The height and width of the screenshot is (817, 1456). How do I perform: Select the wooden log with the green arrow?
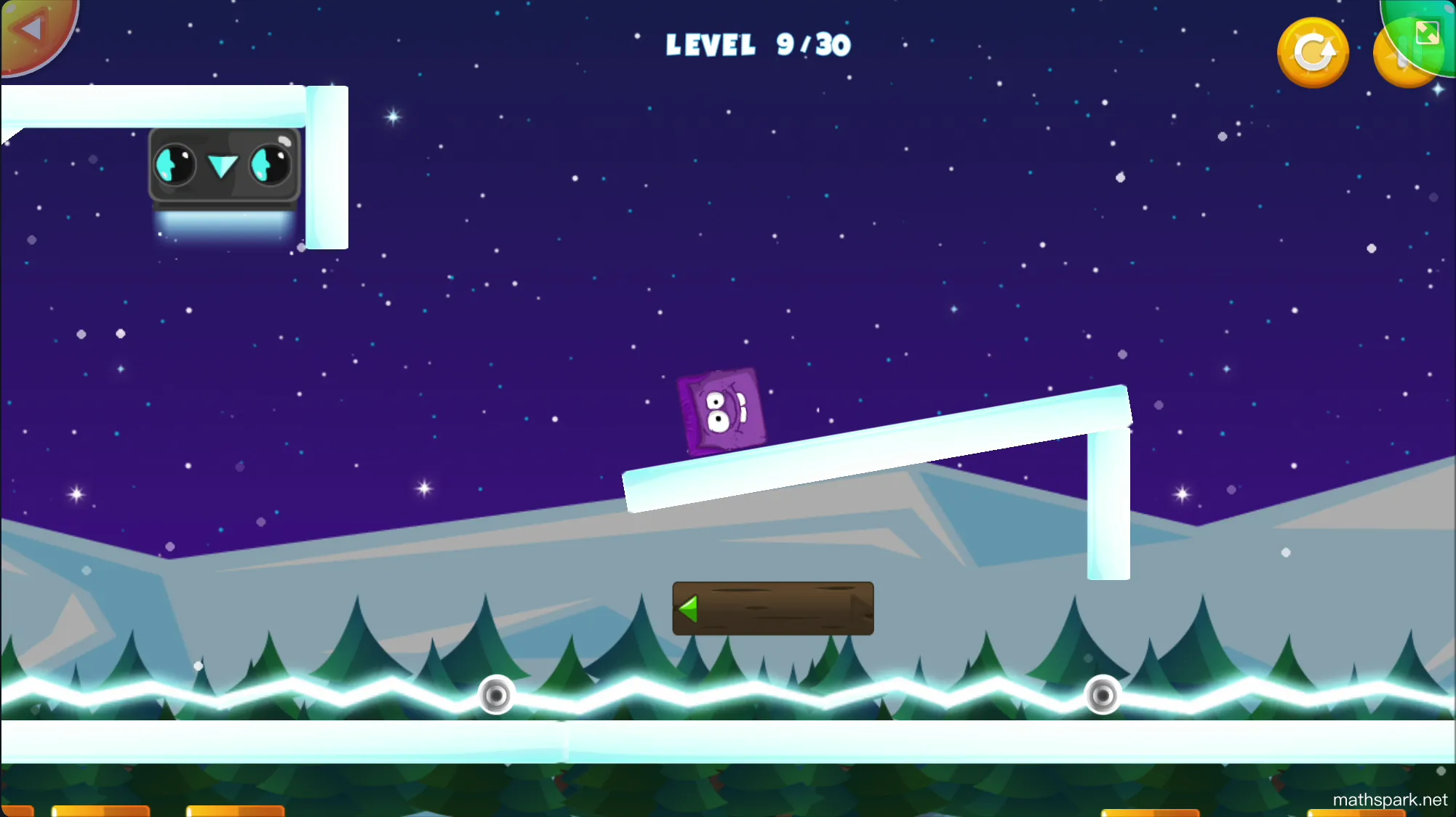click(773, 608)
